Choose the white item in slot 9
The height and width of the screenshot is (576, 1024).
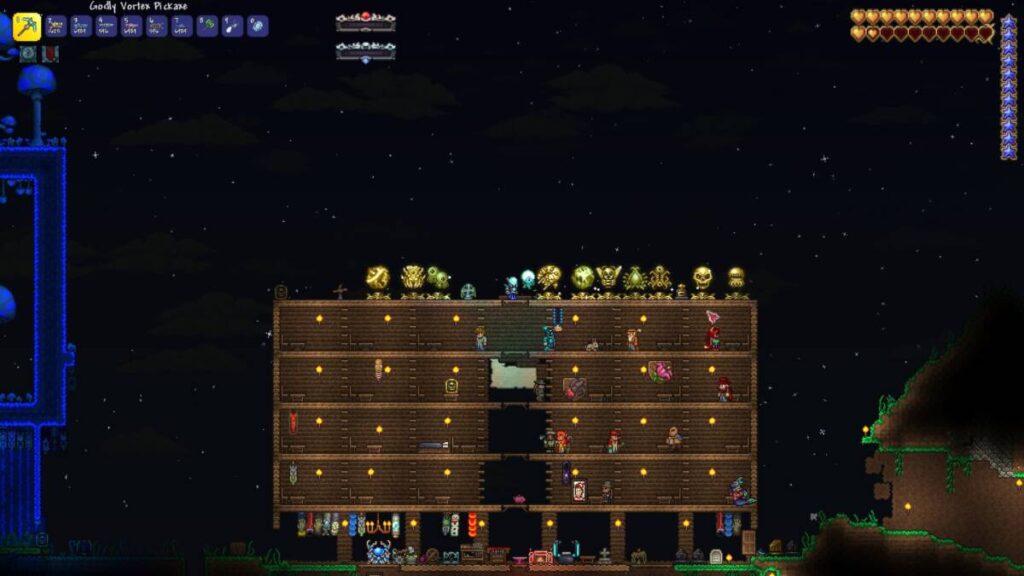tap(232, 26)
